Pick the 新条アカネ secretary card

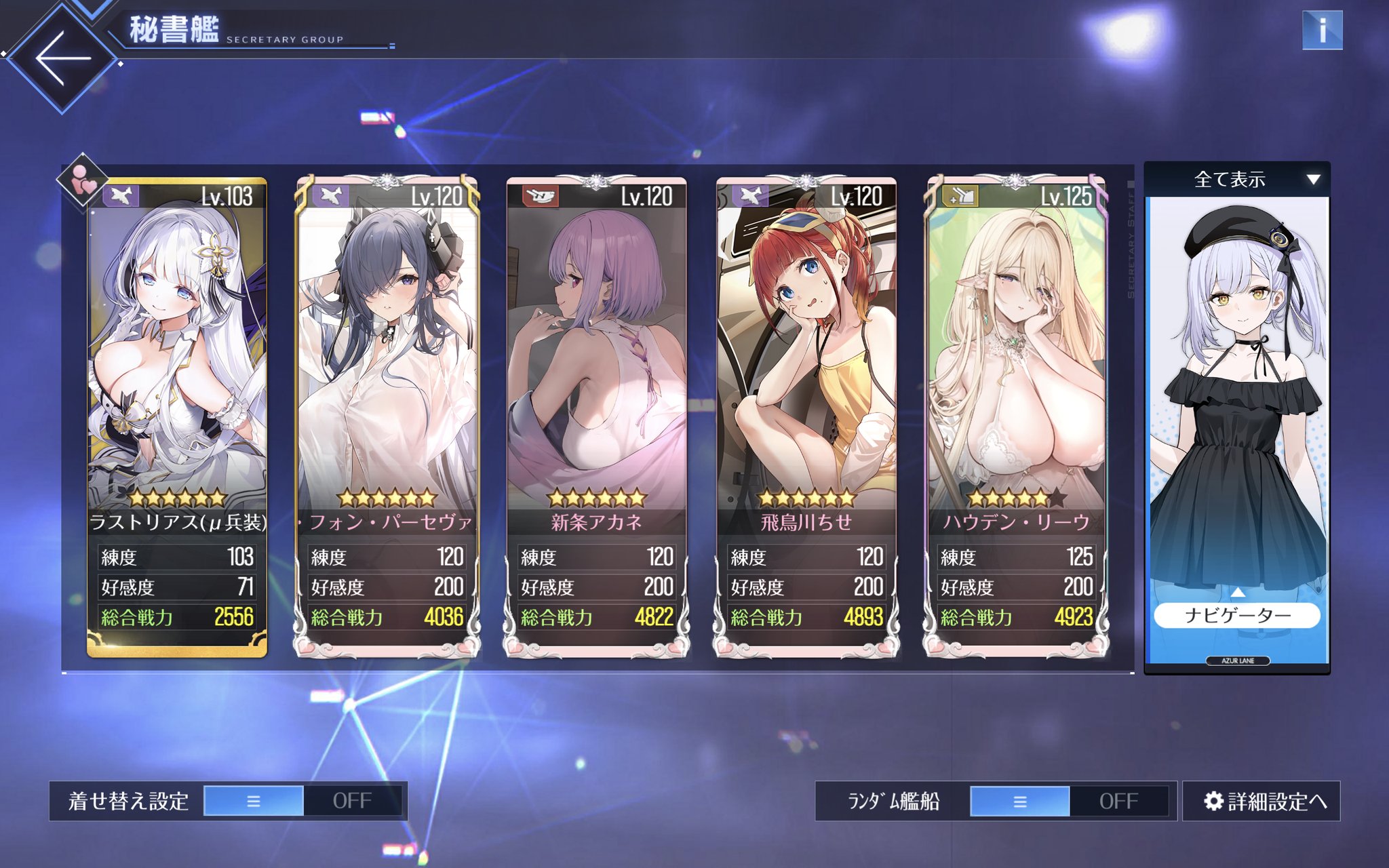[597, 380]
